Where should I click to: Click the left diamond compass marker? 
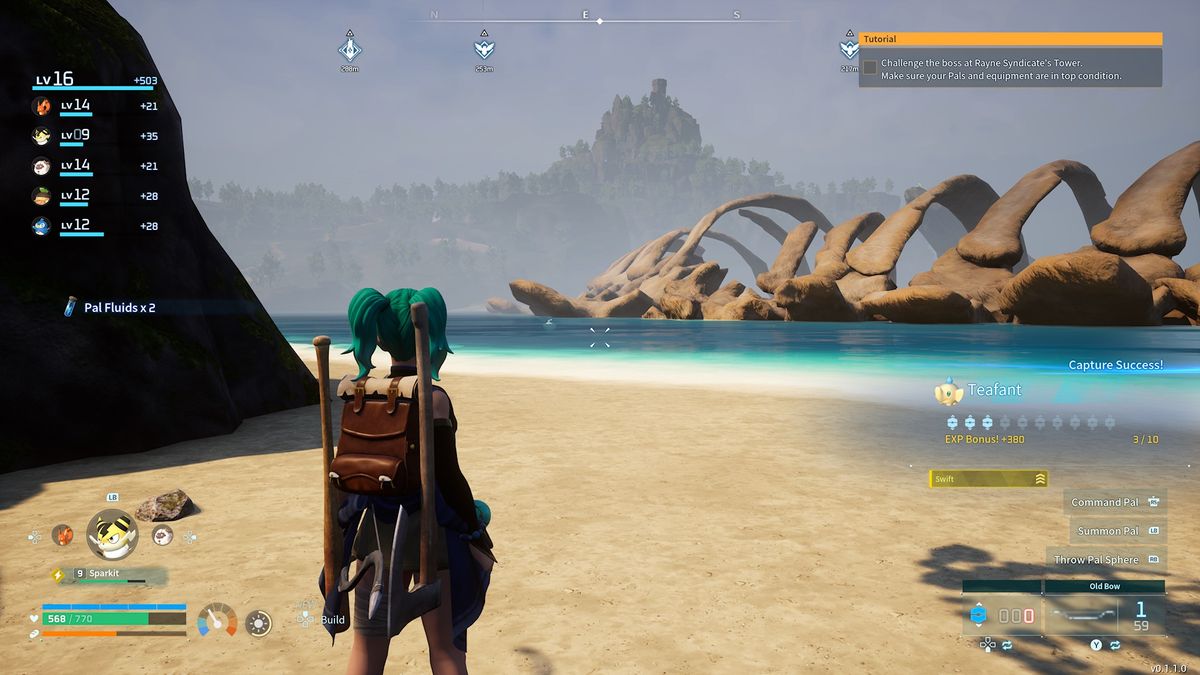pos(349,49)
